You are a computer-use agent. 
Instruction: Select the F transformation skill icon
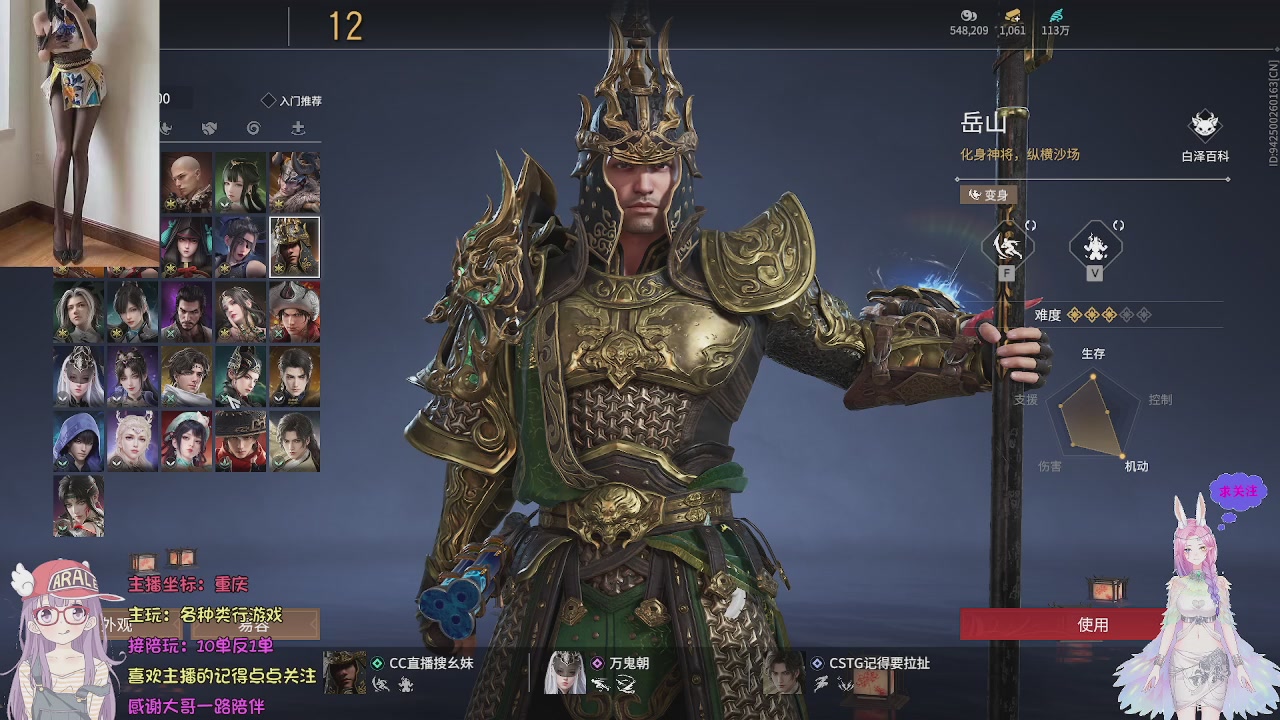pos(1007,244)
